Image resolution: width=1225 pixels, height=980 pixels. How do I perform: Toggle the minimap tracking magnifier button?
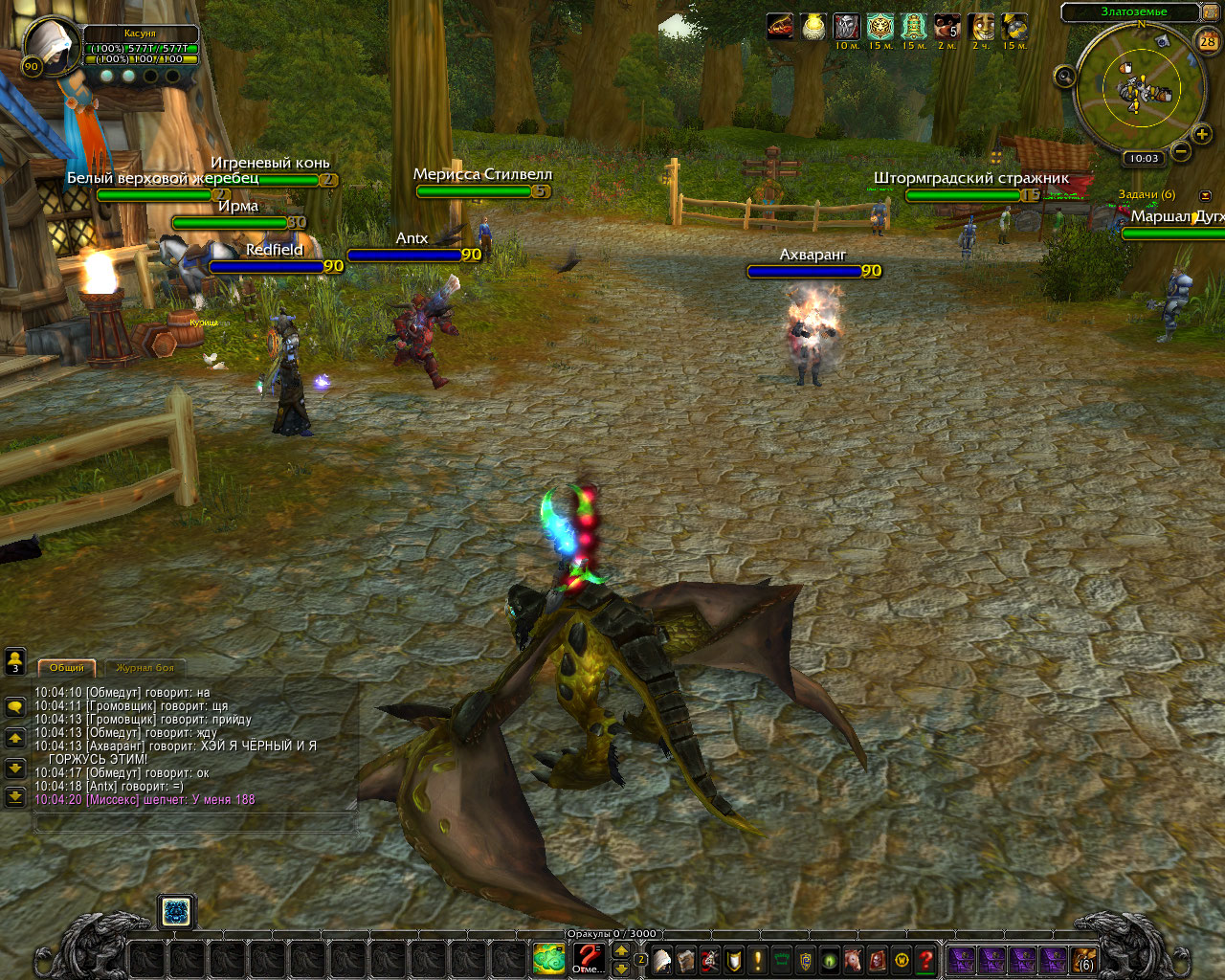pos(1064,77)
